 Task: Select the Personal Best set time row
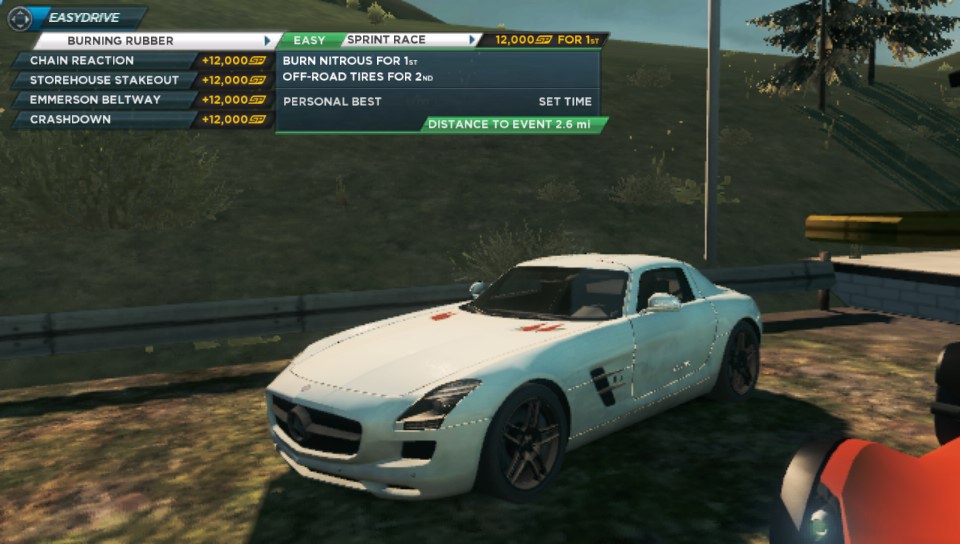(437, 101)
